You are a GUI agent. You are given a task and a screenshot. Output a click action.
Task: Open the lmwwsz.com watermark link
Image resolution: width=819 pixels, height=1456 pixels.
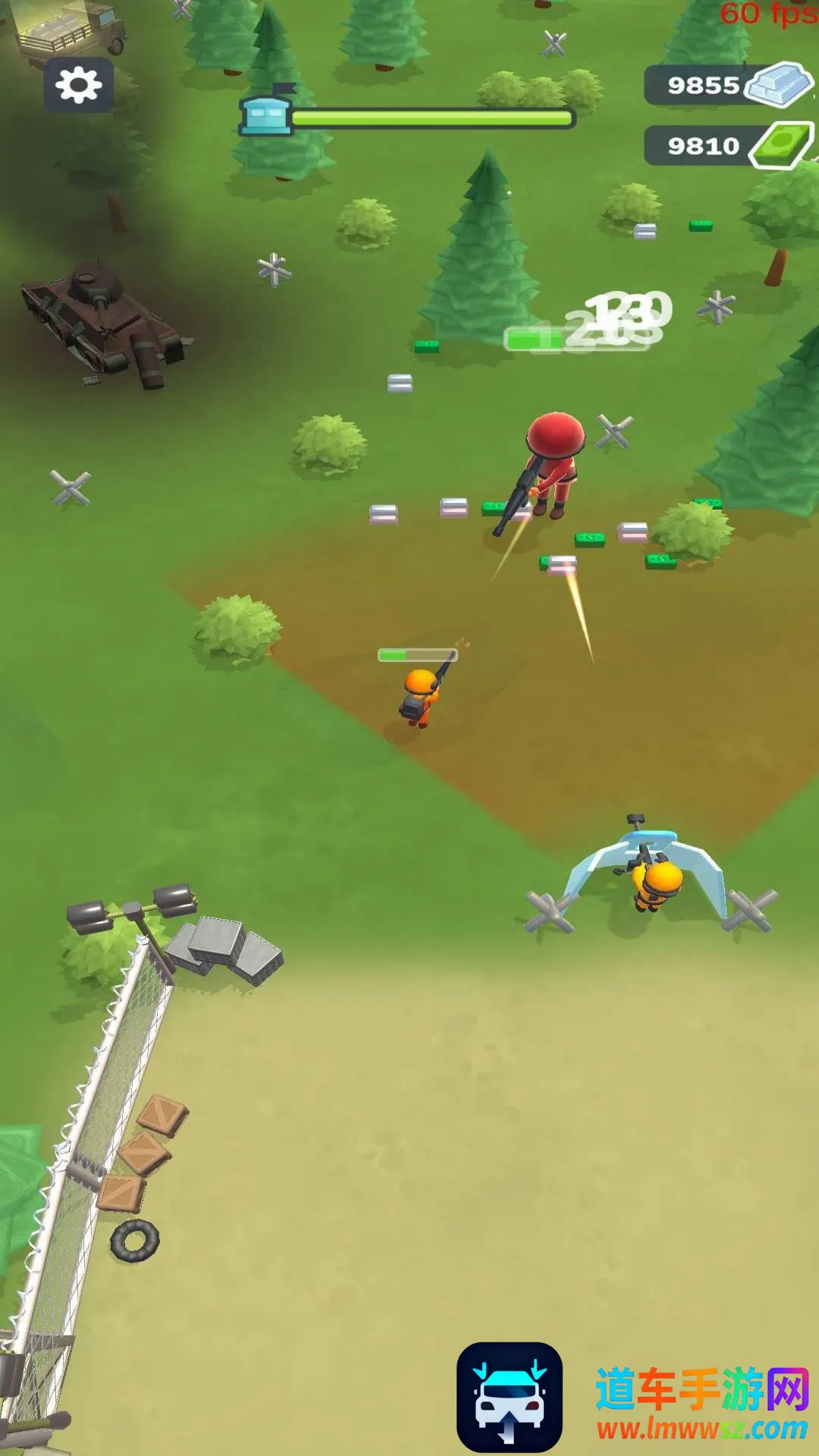(x=701, y=1429)
